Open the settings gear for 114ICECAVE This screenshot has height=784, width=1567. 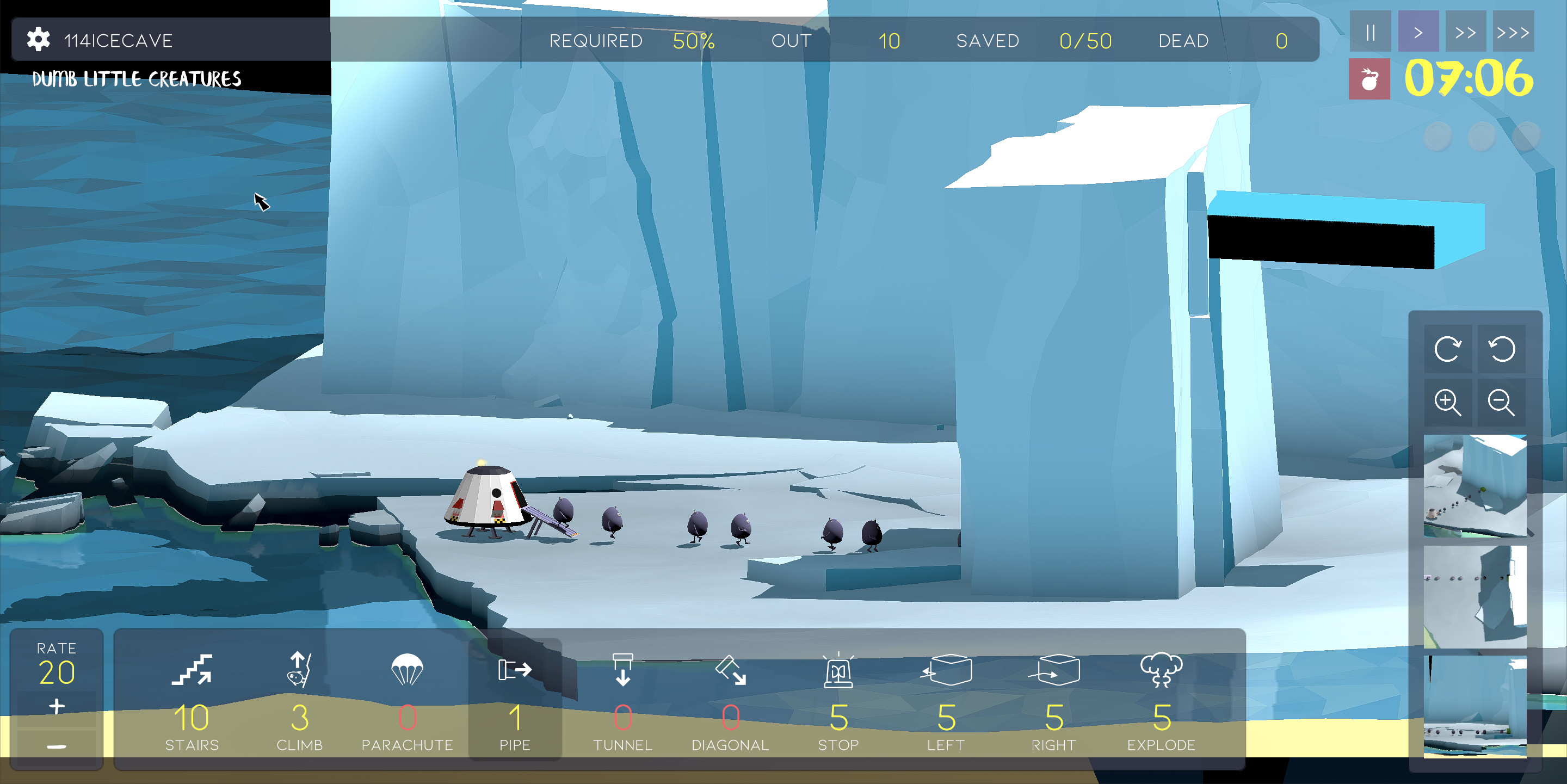tap(38, 40)
